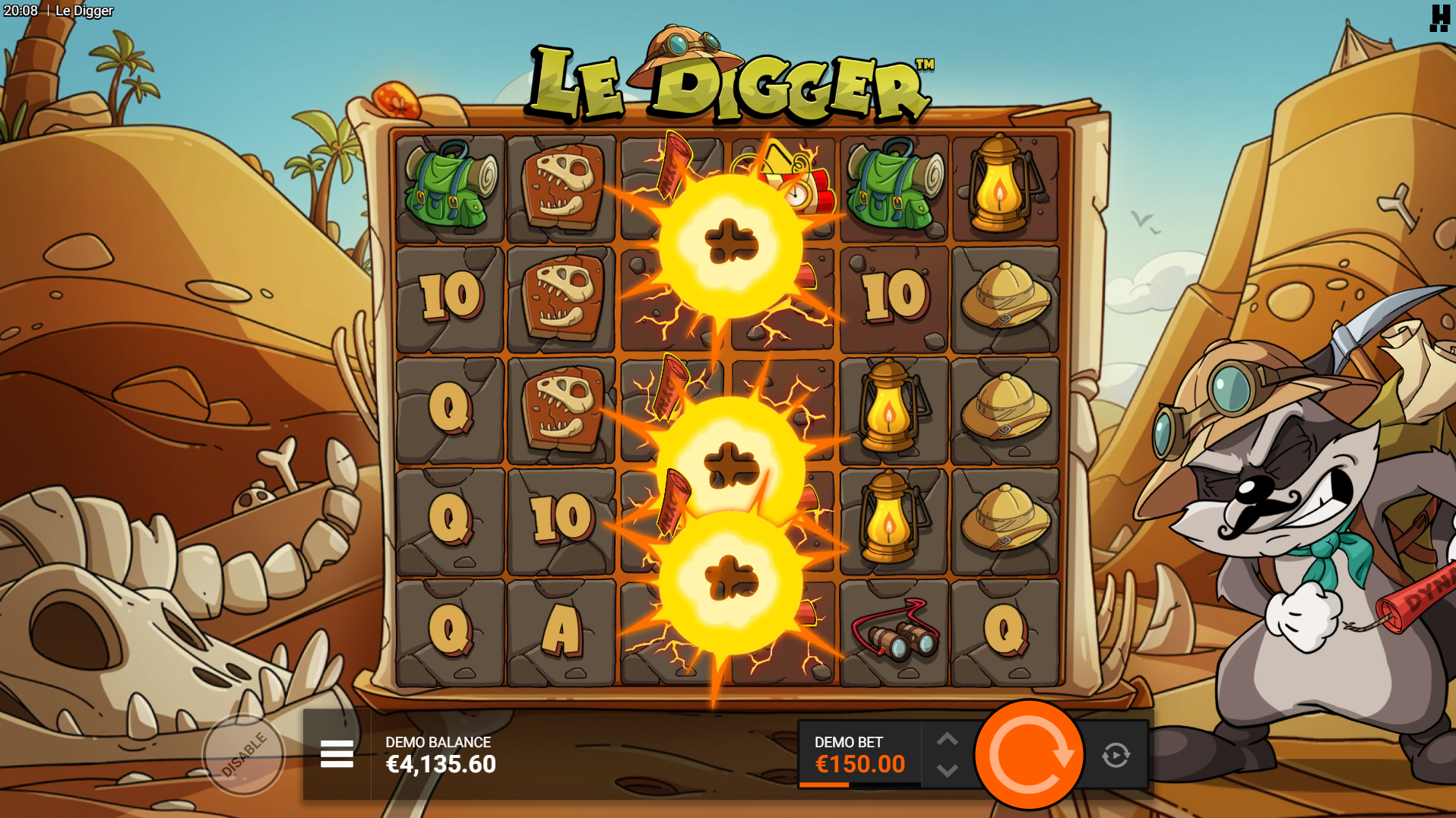Click the Hacksaw logo in the corner

pos(1439,17)
